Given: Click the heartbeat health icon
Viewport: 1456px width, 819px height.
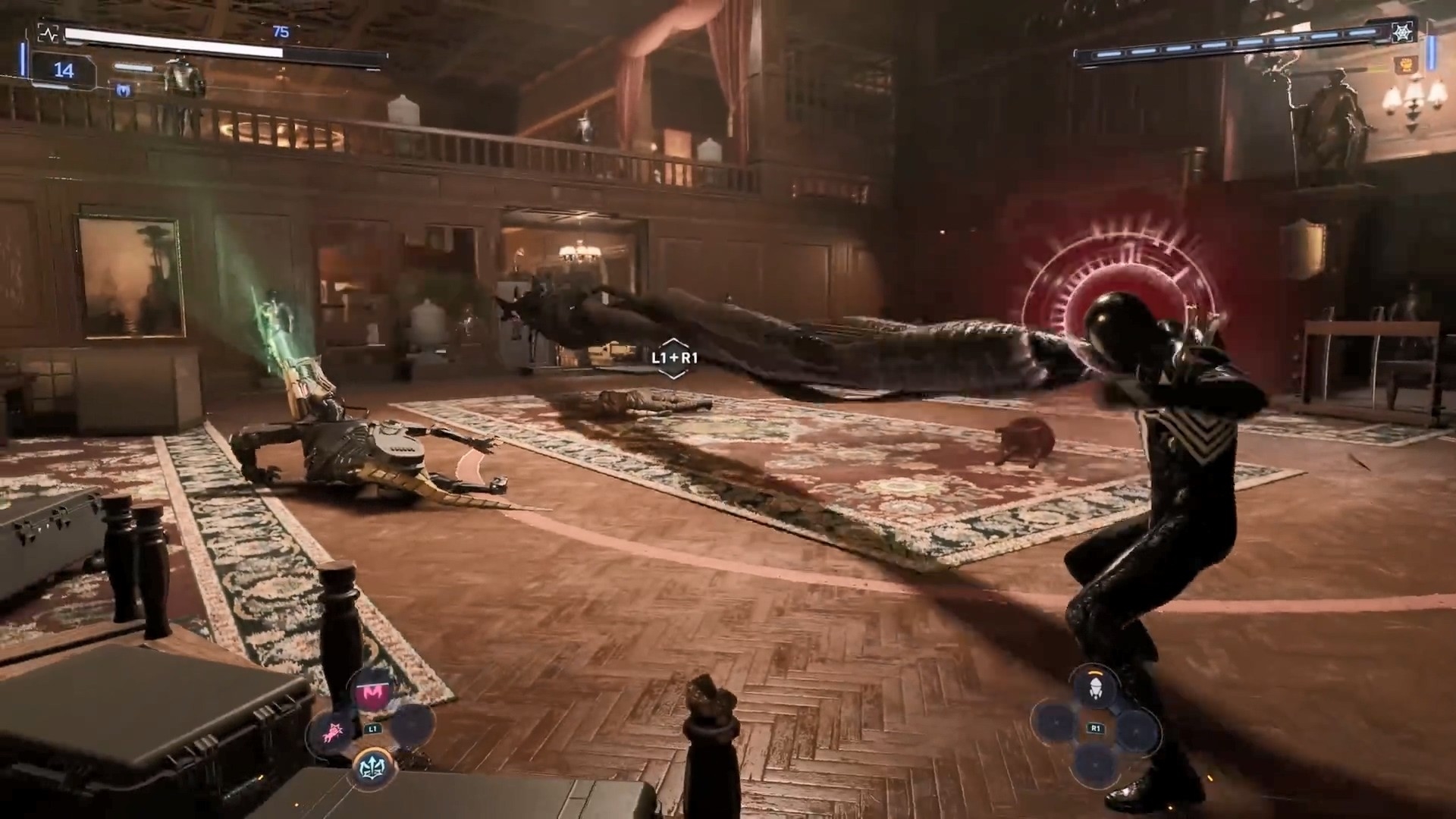Looking at the screenshot, I should (49, 34).
